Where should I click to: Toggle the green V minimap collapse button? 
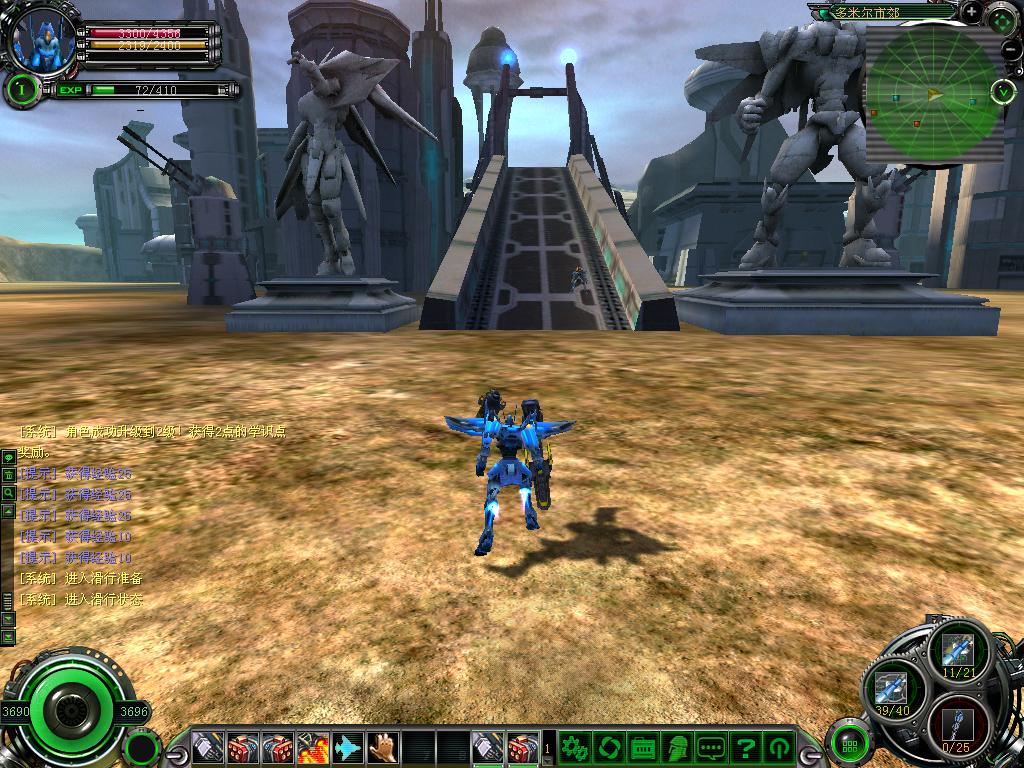[x=1003, y=91]
